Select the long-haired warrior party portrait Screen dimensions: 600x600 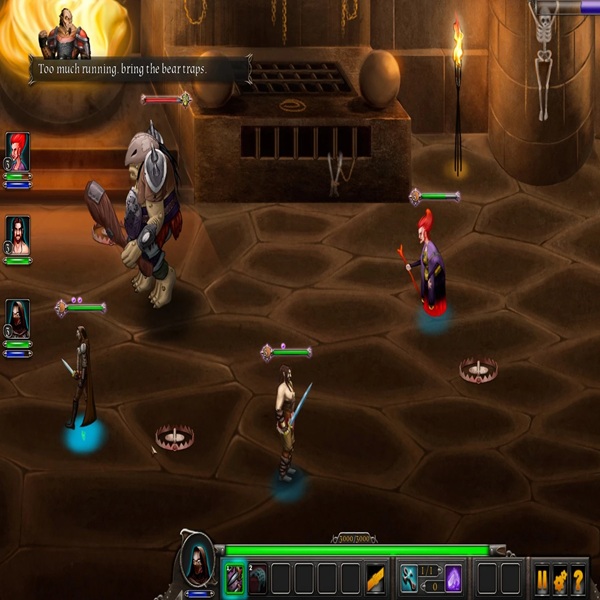[18, 235]
